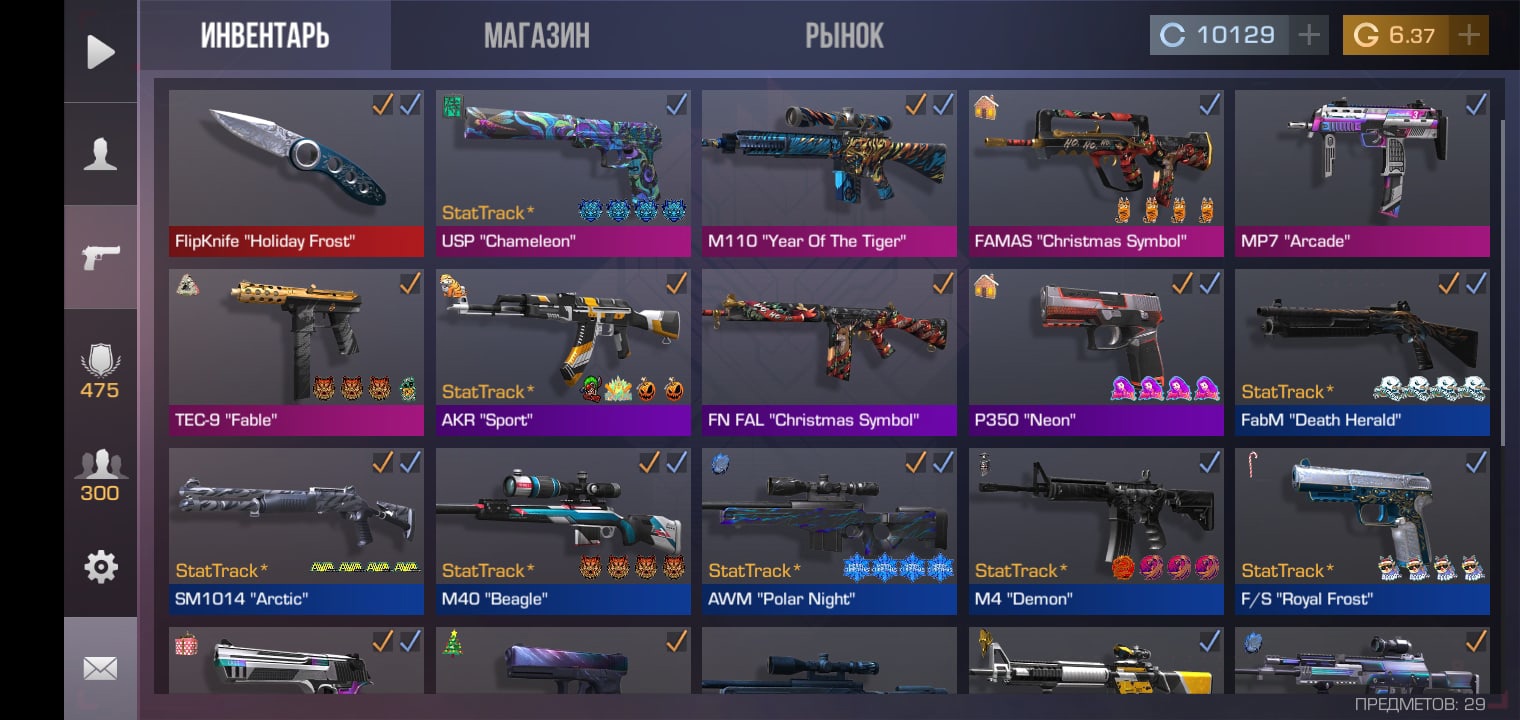The height and width of the screenshot is (720, 1520).
Task: Open the player profile icon
Action: tap(100, 155)
